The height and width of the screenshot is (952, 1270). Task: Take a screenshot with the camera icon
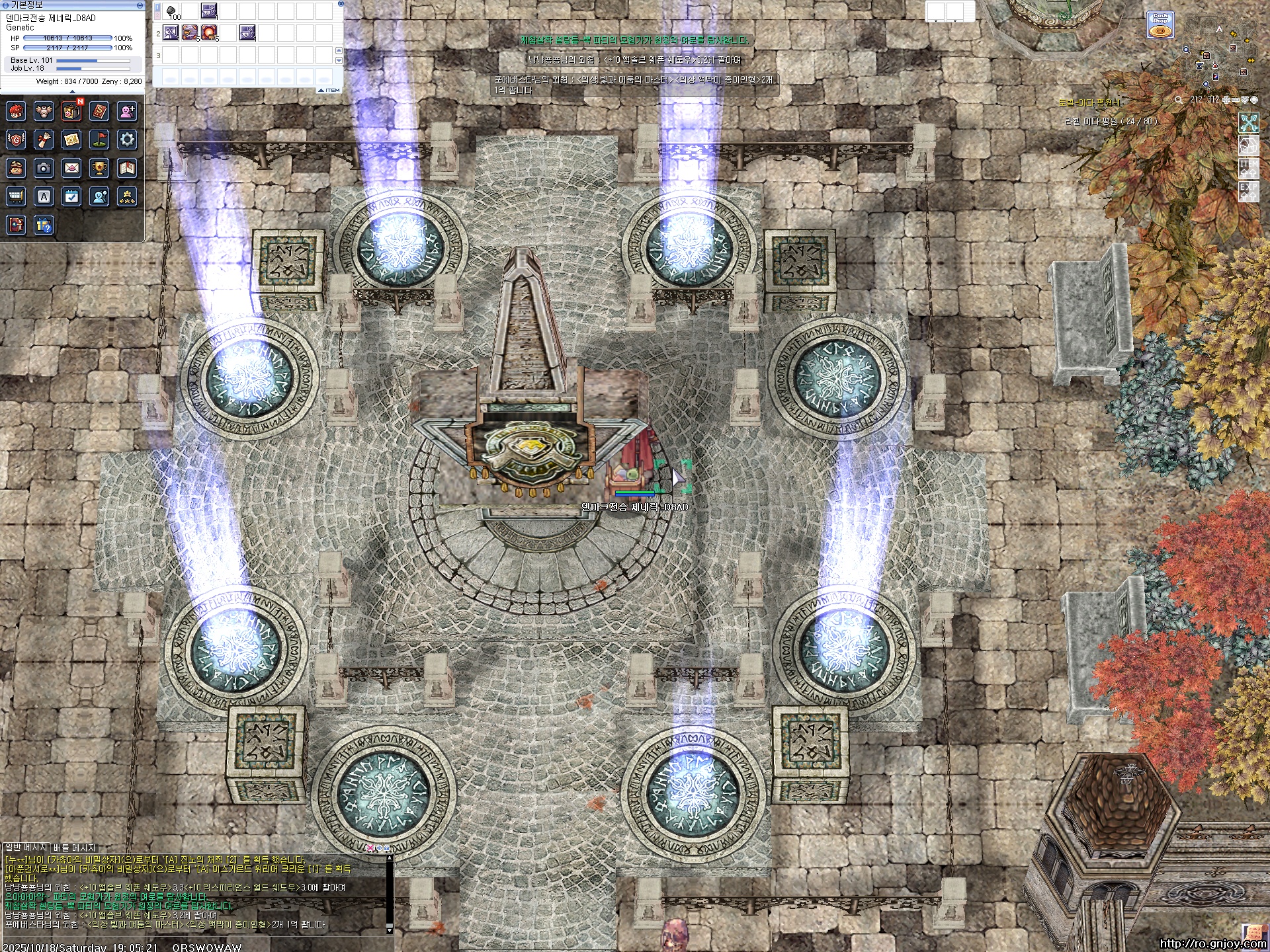44,169
